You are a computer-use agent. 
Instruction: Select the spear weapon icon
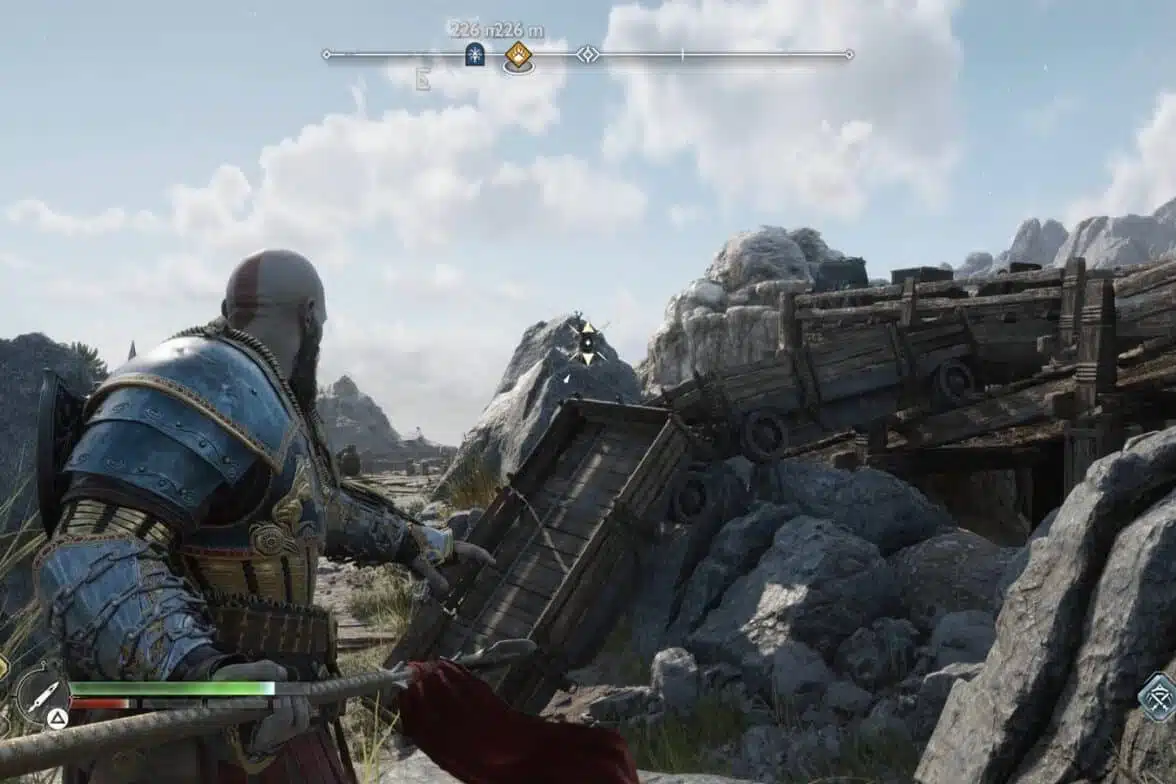pyautogui.click(x=42, y=691)
